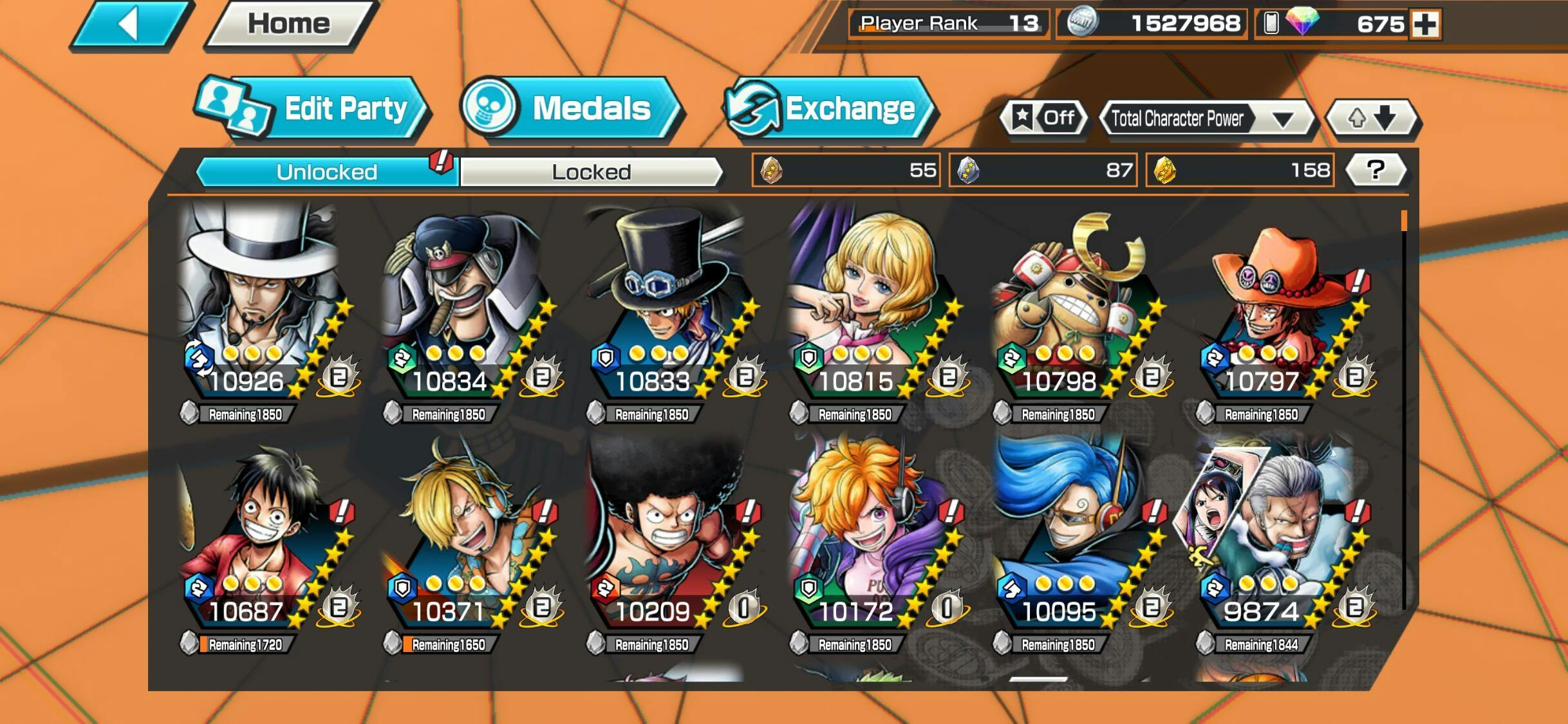Viewport: 1568px width, 724px height.
Task: Toggle the favorites filter set to Off
Action: coord(1043,118)
